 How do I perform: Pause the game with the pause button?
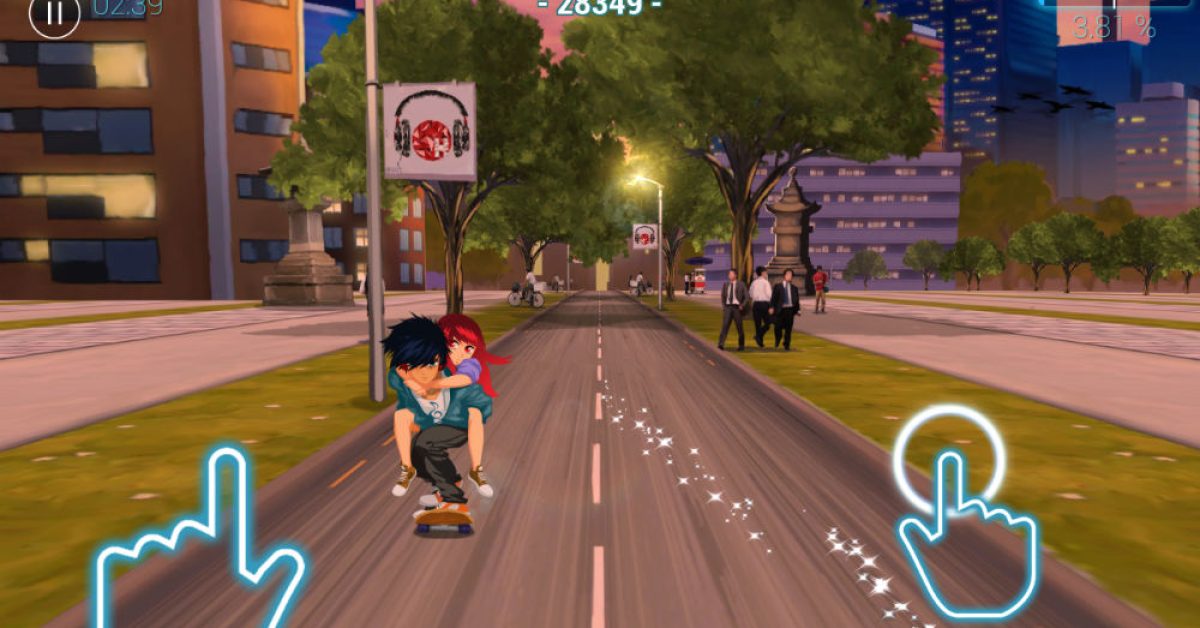(54, 14)
